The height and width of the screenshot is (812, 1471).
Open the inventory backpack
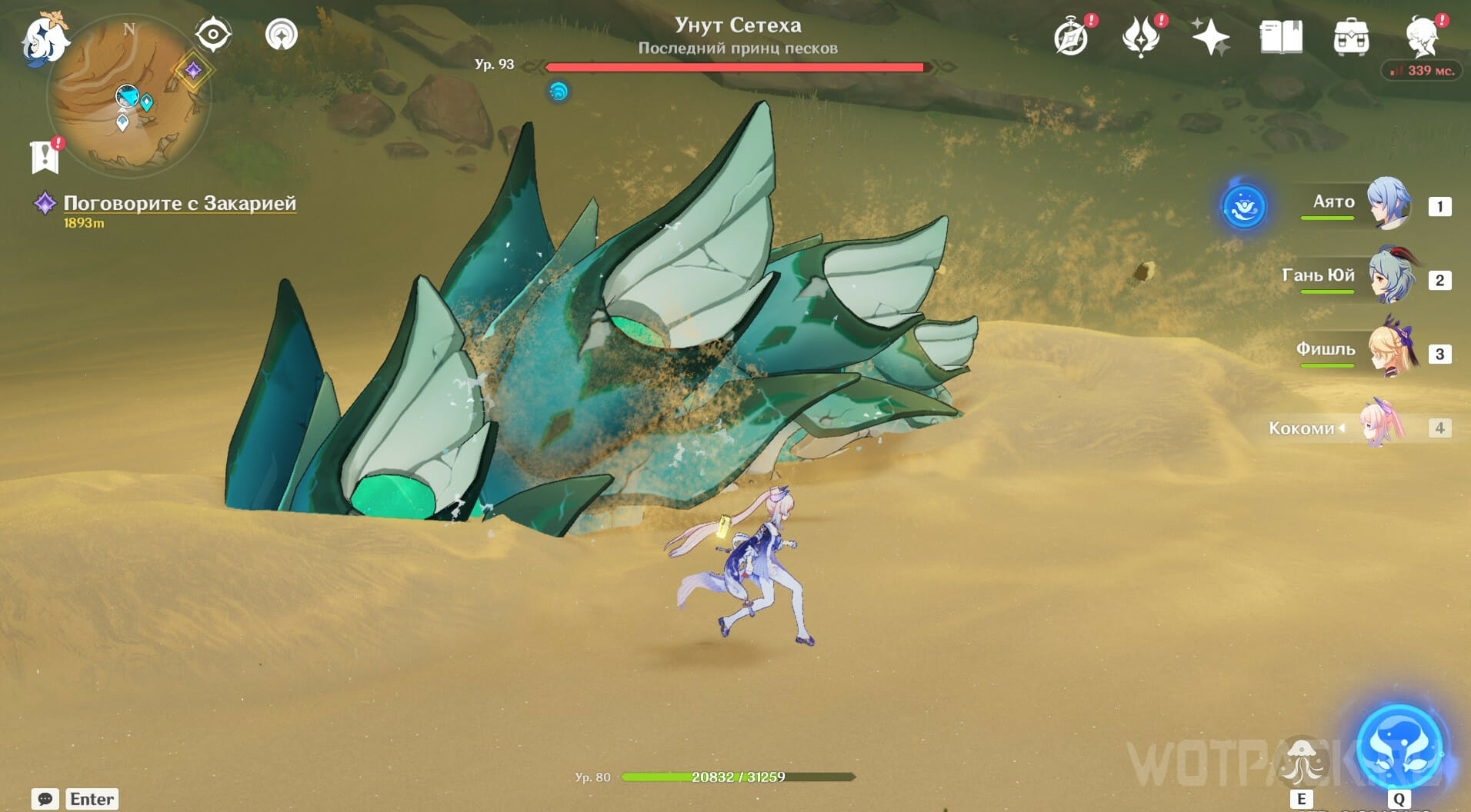pyautogui.click(x=1351, y=37)
